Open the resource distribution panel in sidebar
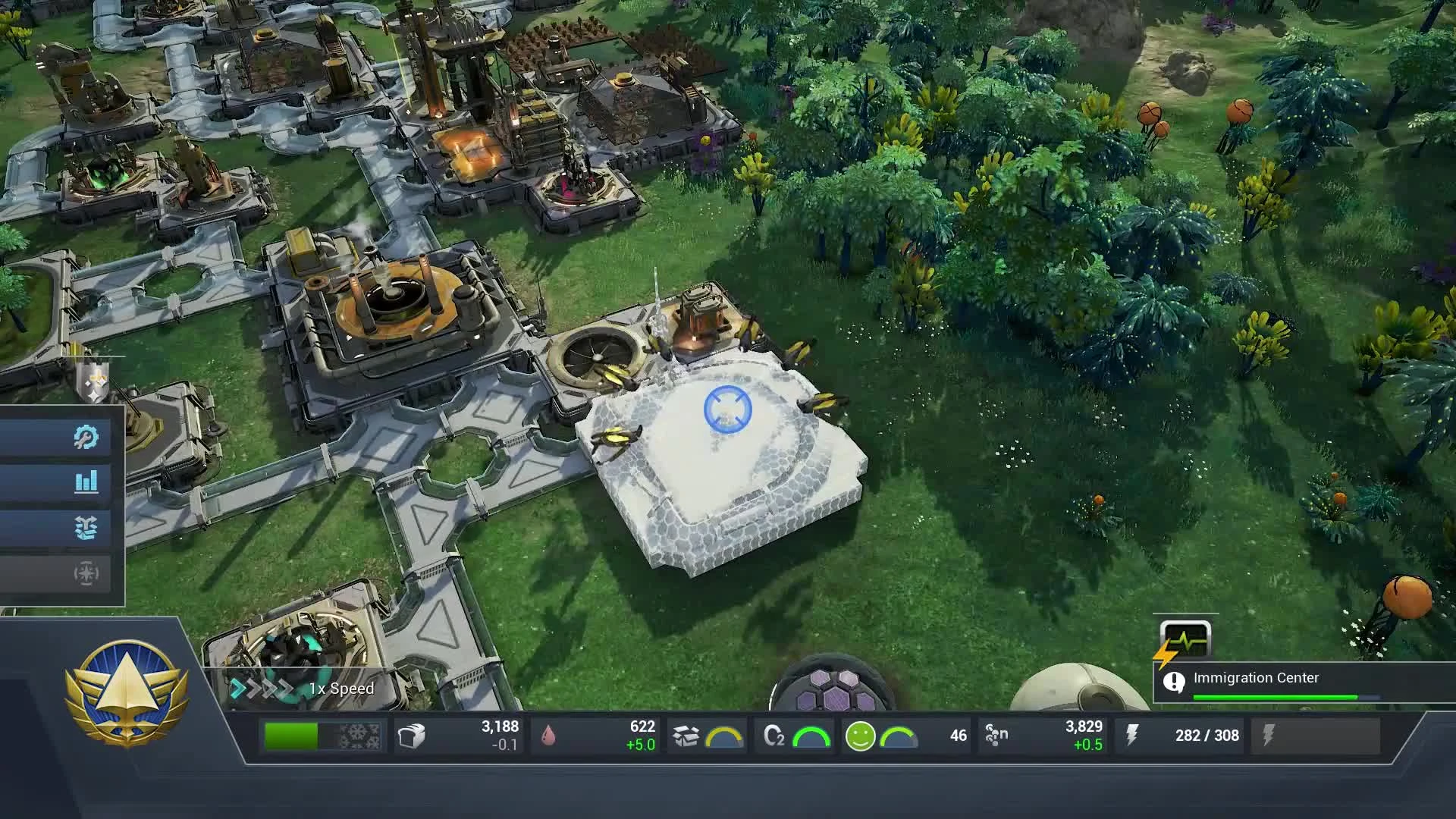The image size is (1456, 819). coord(87,526)
